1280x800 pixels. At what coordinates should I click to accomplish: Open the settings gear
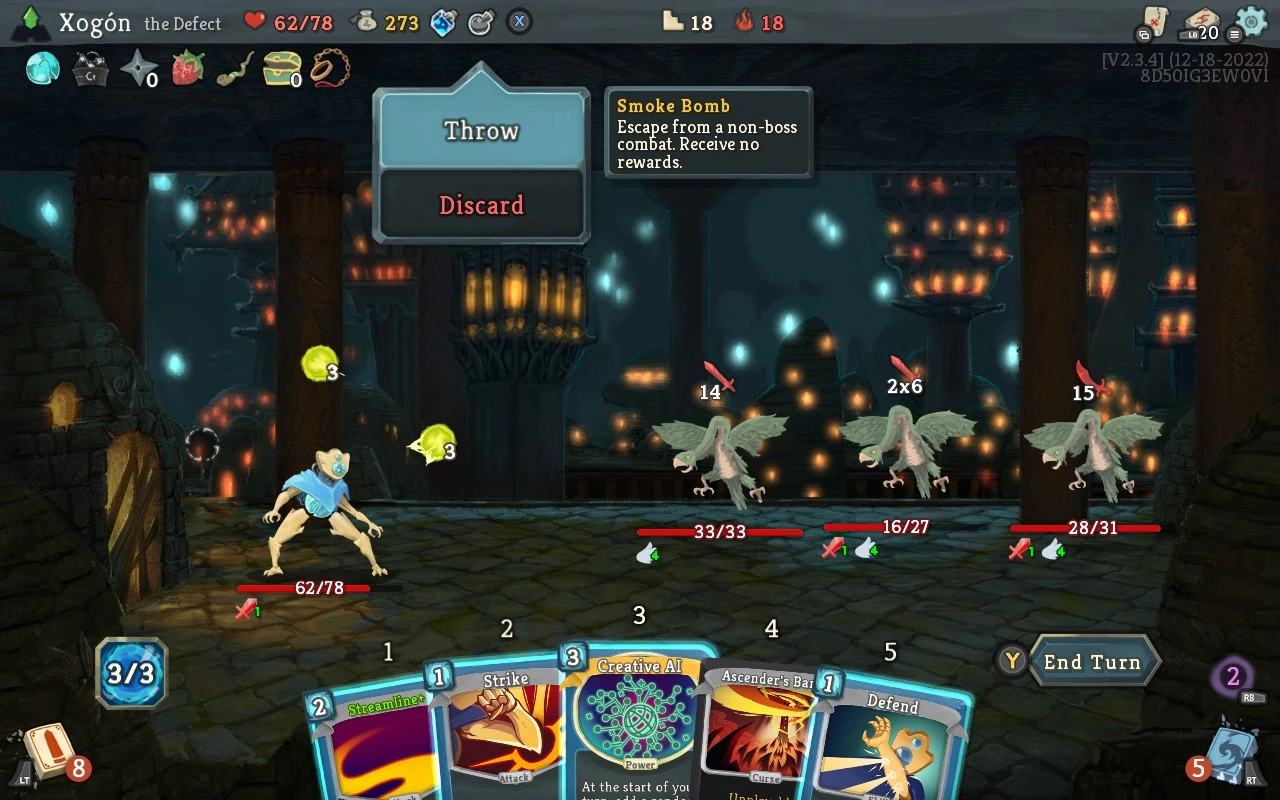(x=1251, y=21)
